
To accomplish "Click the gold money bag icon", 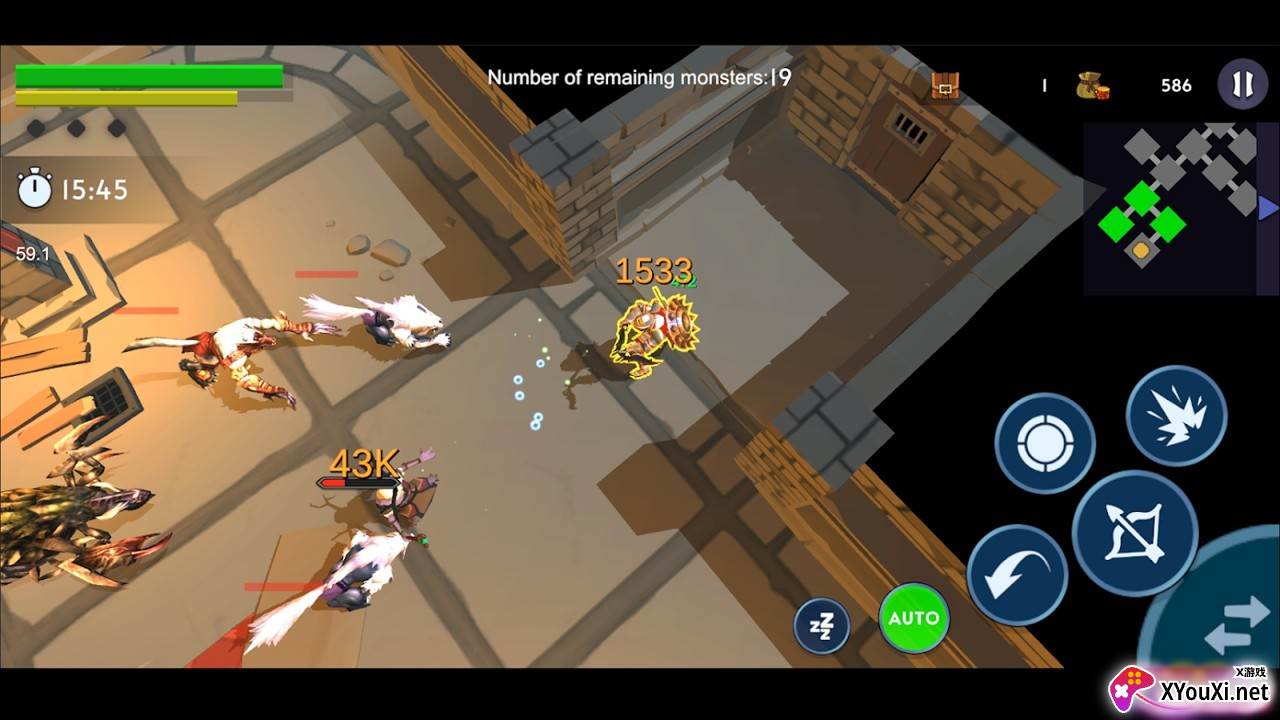I will tap(1092, 86).
